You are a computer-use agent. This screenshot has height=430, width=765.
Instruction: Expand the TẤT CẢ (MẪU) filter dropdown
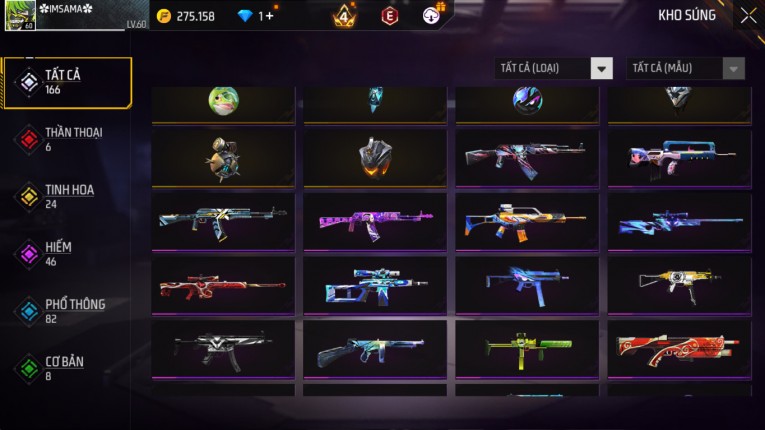(686, 68)
